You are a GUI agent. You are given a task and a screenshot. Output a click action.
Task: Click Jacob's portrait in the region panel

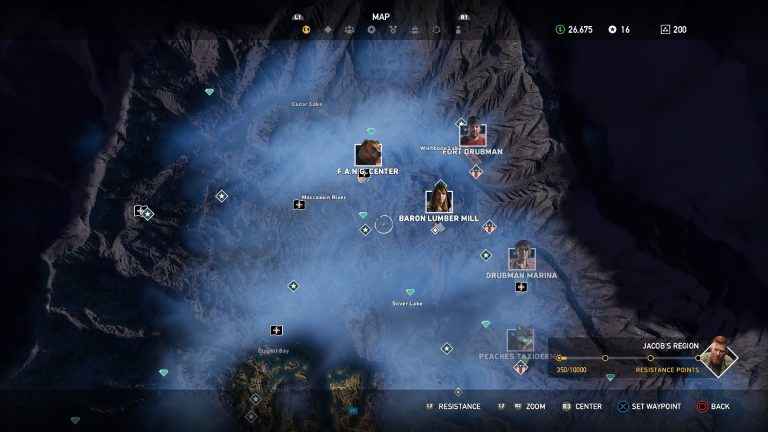[x=717, y=356]
